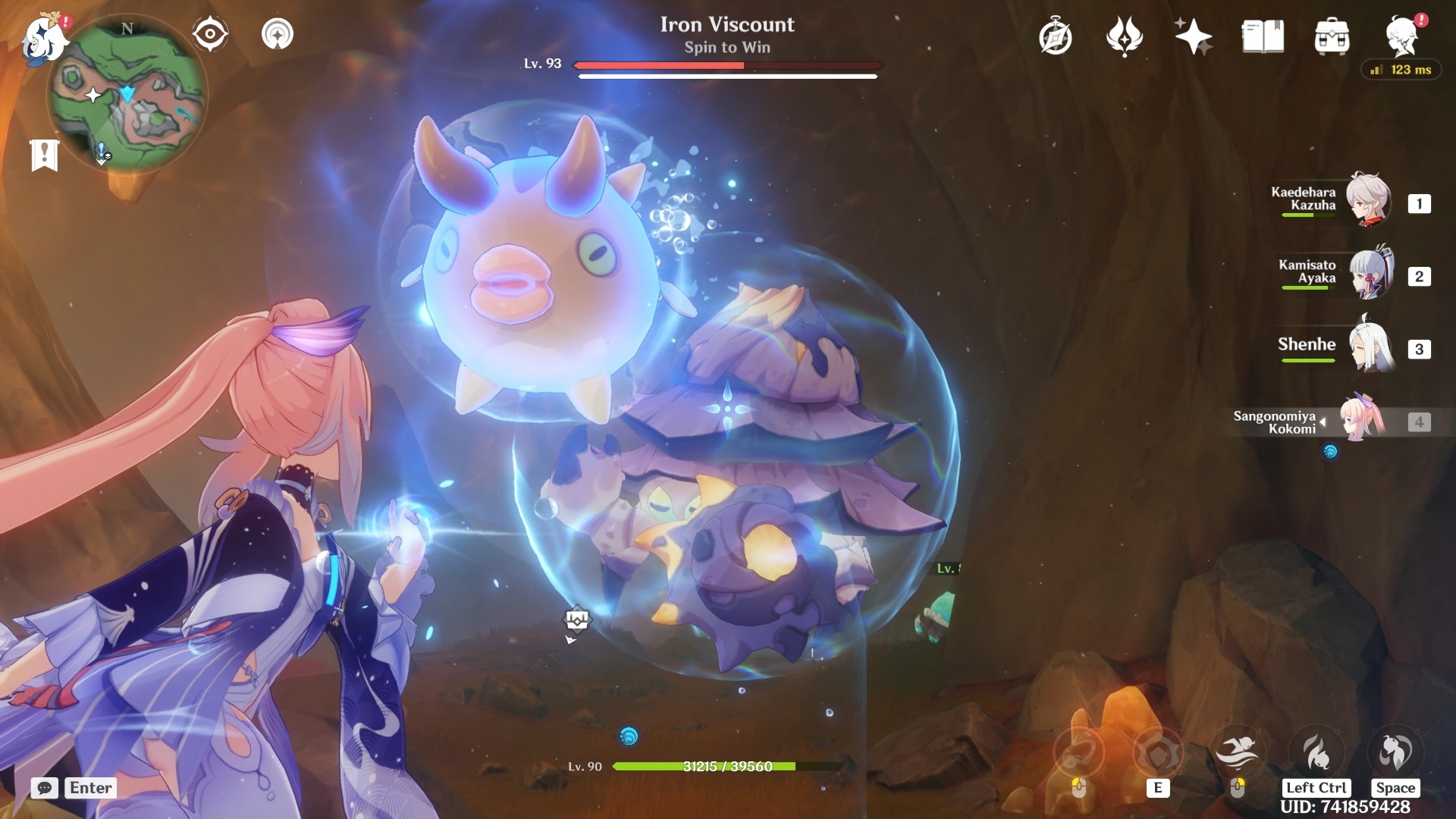Open the Wish star icon
This screenshot has width=1456, height=819.
pos(1193,36)
